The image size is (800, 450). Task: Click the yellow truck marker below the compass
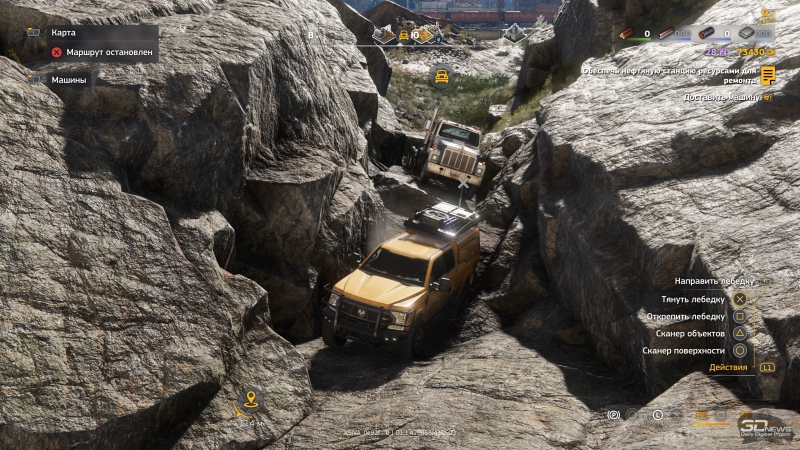pyautogui.click(x=441, y=75)
